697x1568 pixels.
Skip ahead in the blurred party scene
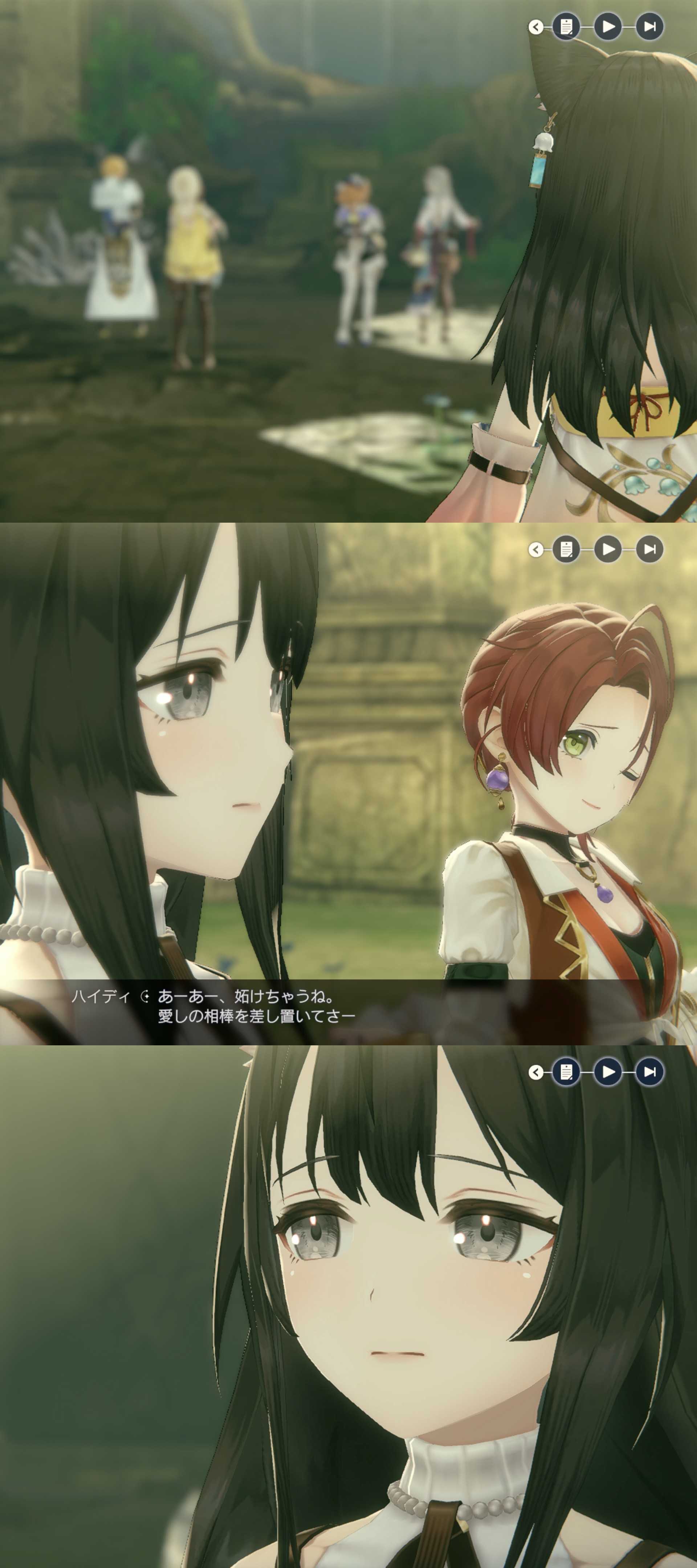(649, 27)
